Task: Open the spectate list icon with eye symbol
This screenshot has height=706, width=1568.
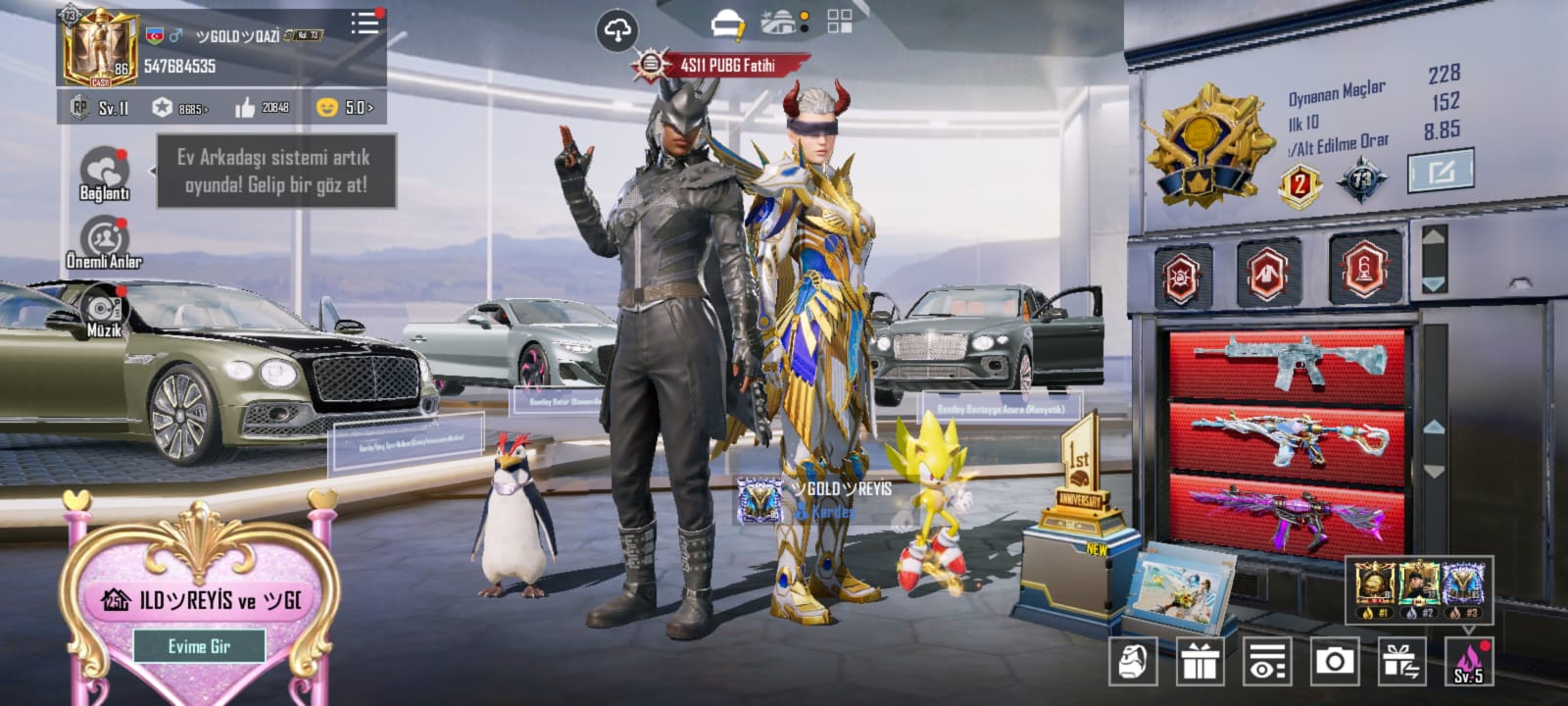Action: pos(1267,662)
